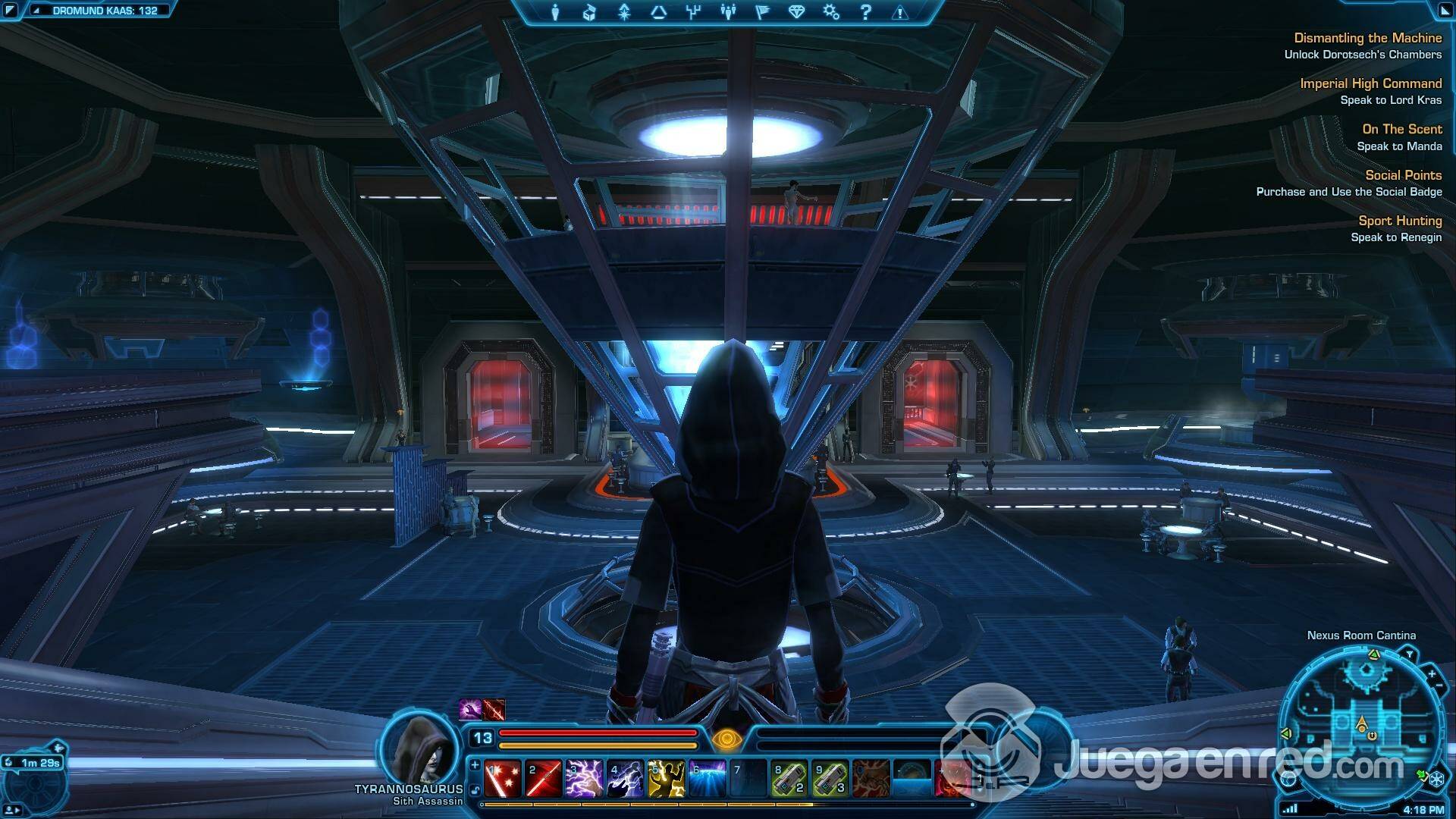Open preferences via the gear icon
Image resolution: width=1456 pixels, height=819 pixels.
831,12
